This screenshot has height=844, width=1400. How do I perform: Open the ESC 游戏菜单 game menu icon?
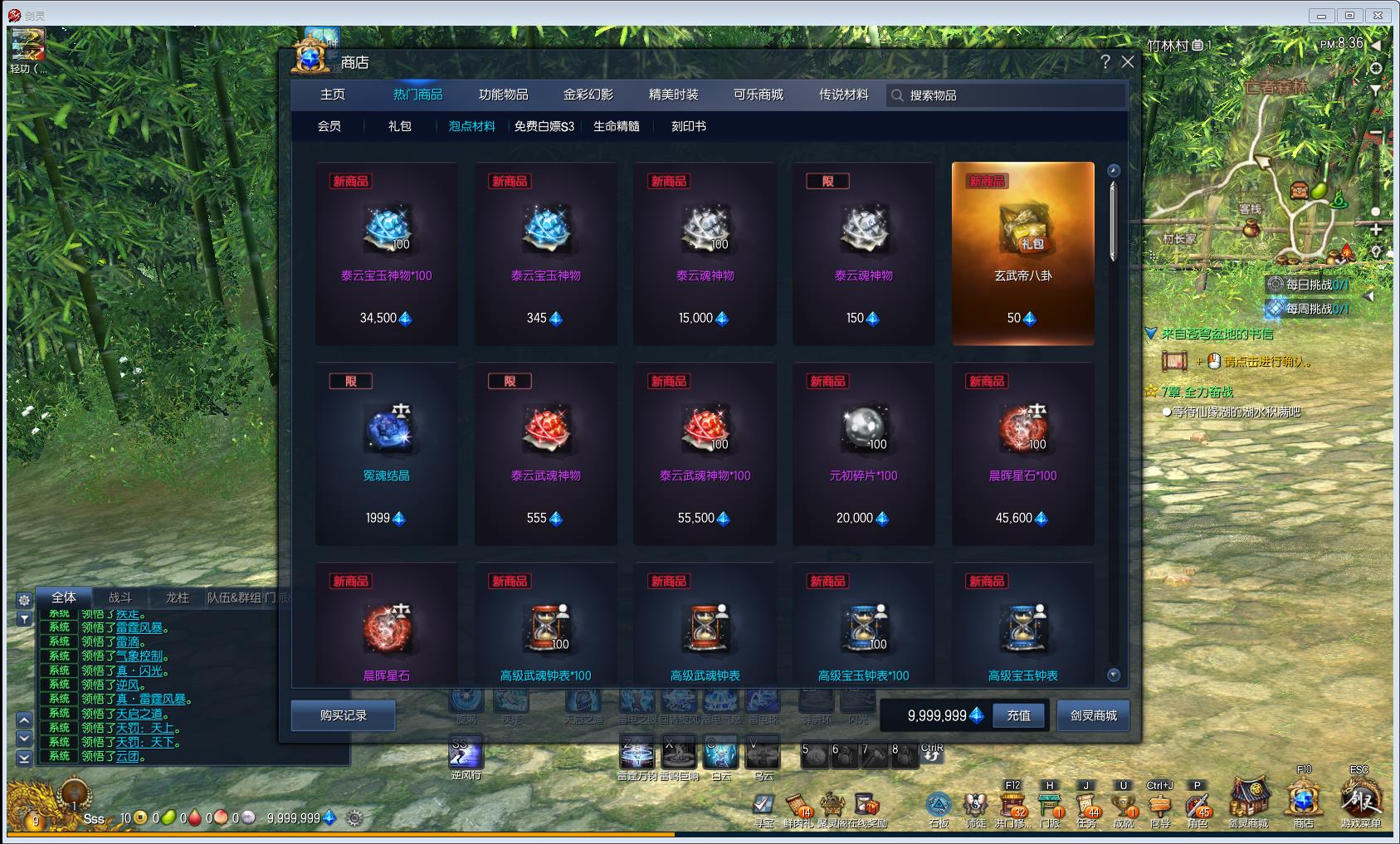(1361, 800)
